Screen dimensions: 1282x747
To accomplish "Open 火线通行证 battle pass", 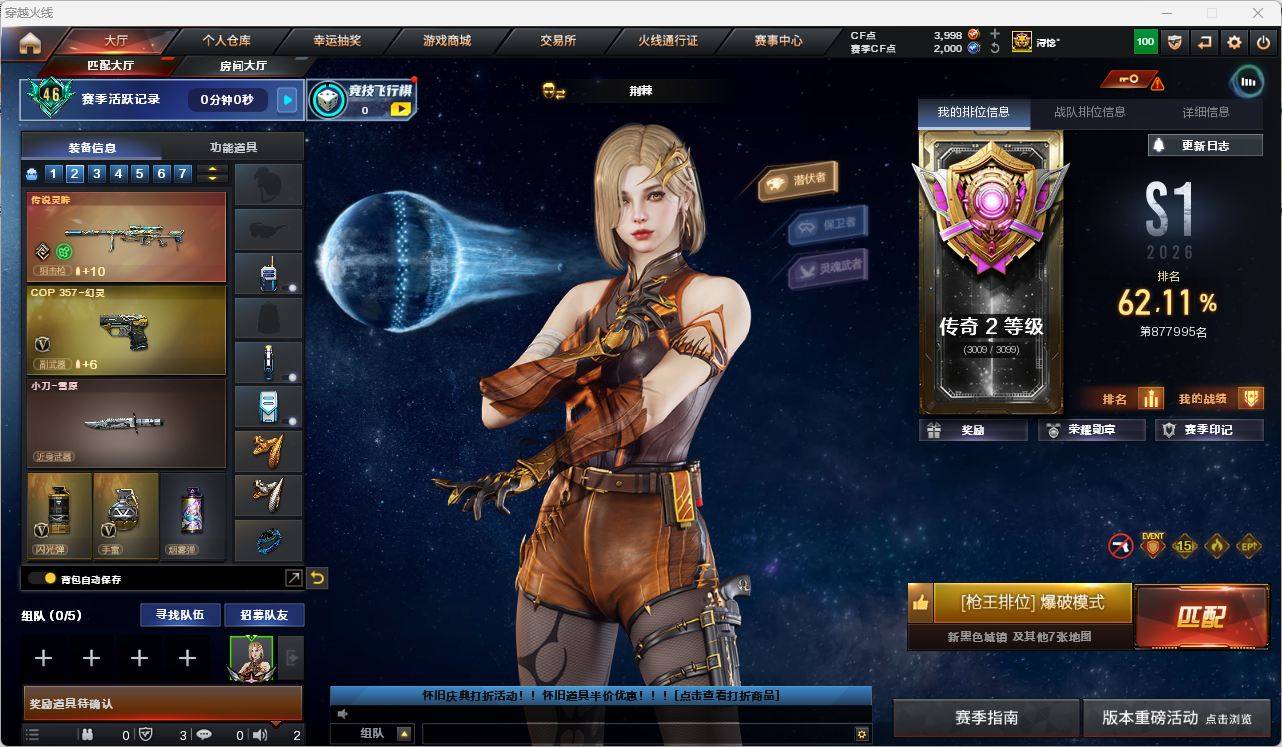I will click(668, 41).
